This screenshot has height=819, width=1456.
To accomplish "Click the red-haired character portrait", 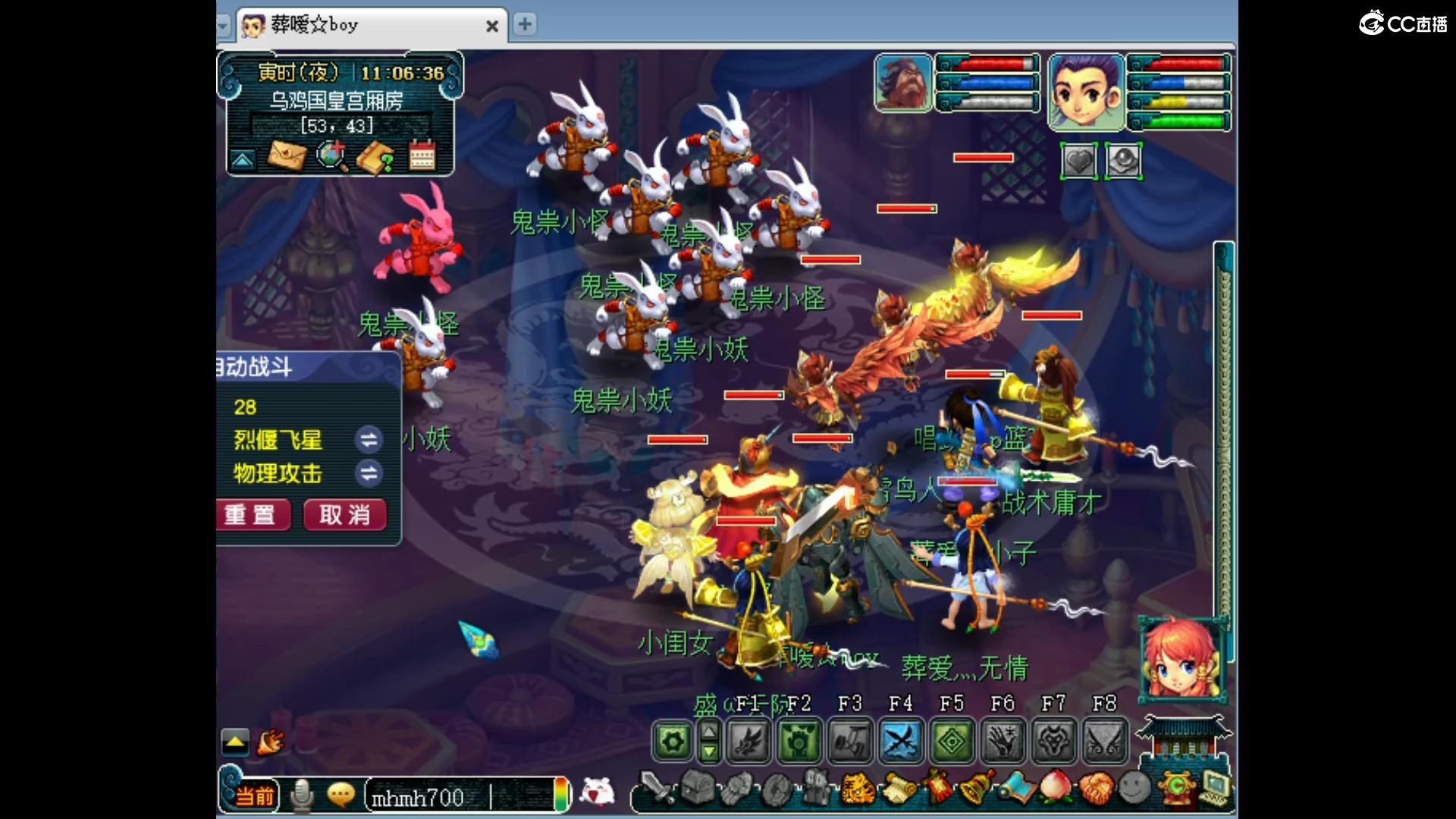I will click(x=1181, y=659).
